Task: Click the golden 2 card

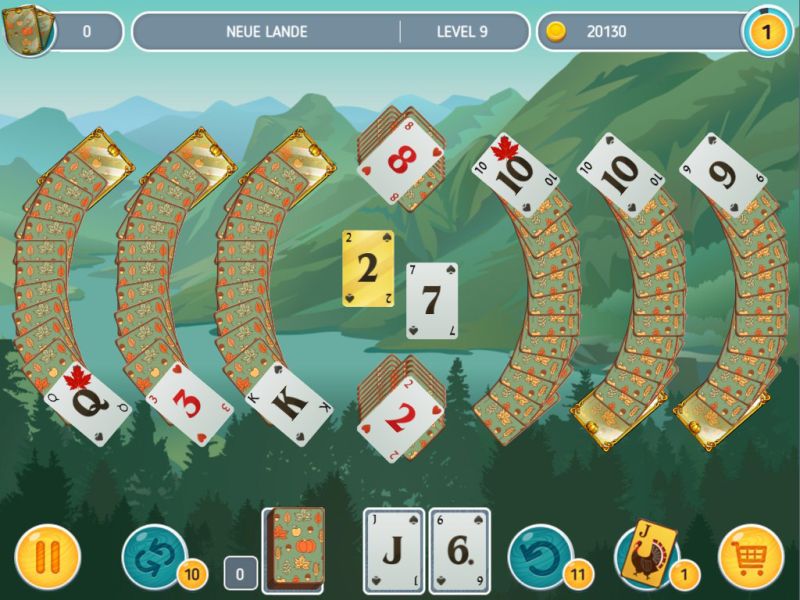Action: [x=368, y=268]
